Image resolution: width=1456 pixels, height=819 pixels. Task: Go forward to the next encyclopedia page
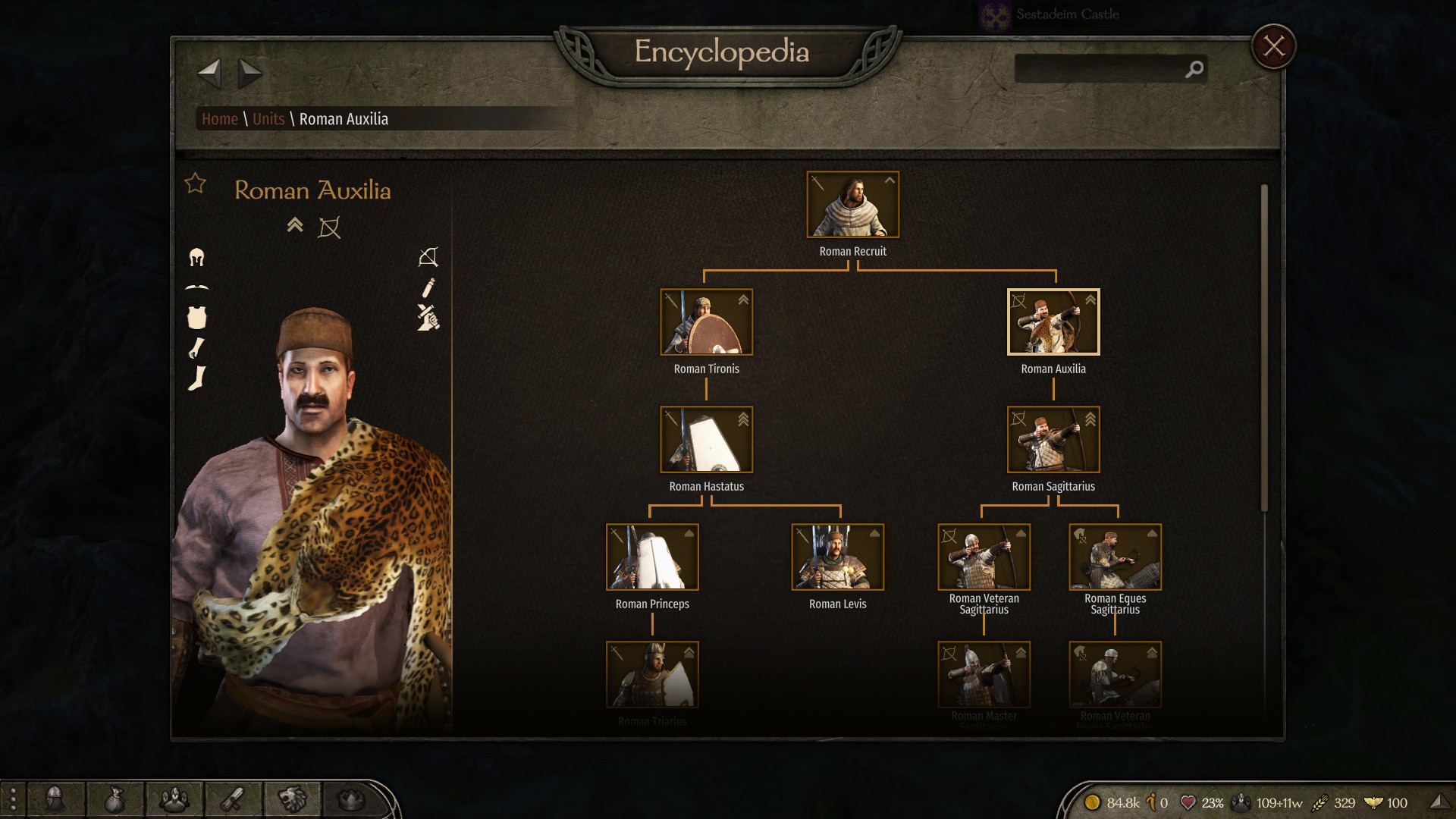249,74
